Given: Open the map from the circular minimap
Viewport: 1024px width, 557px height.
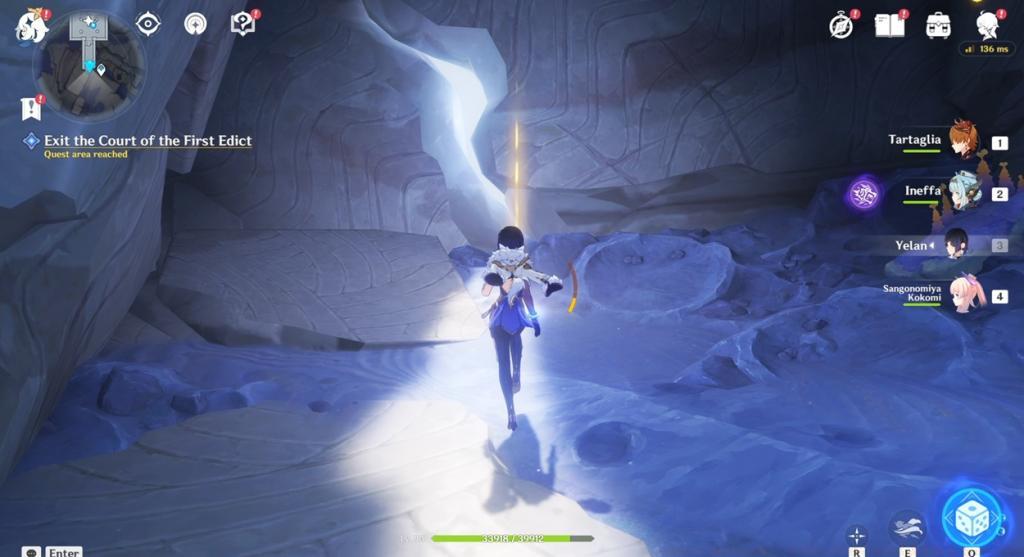Looking at the screenshot, I should [88, 65].
